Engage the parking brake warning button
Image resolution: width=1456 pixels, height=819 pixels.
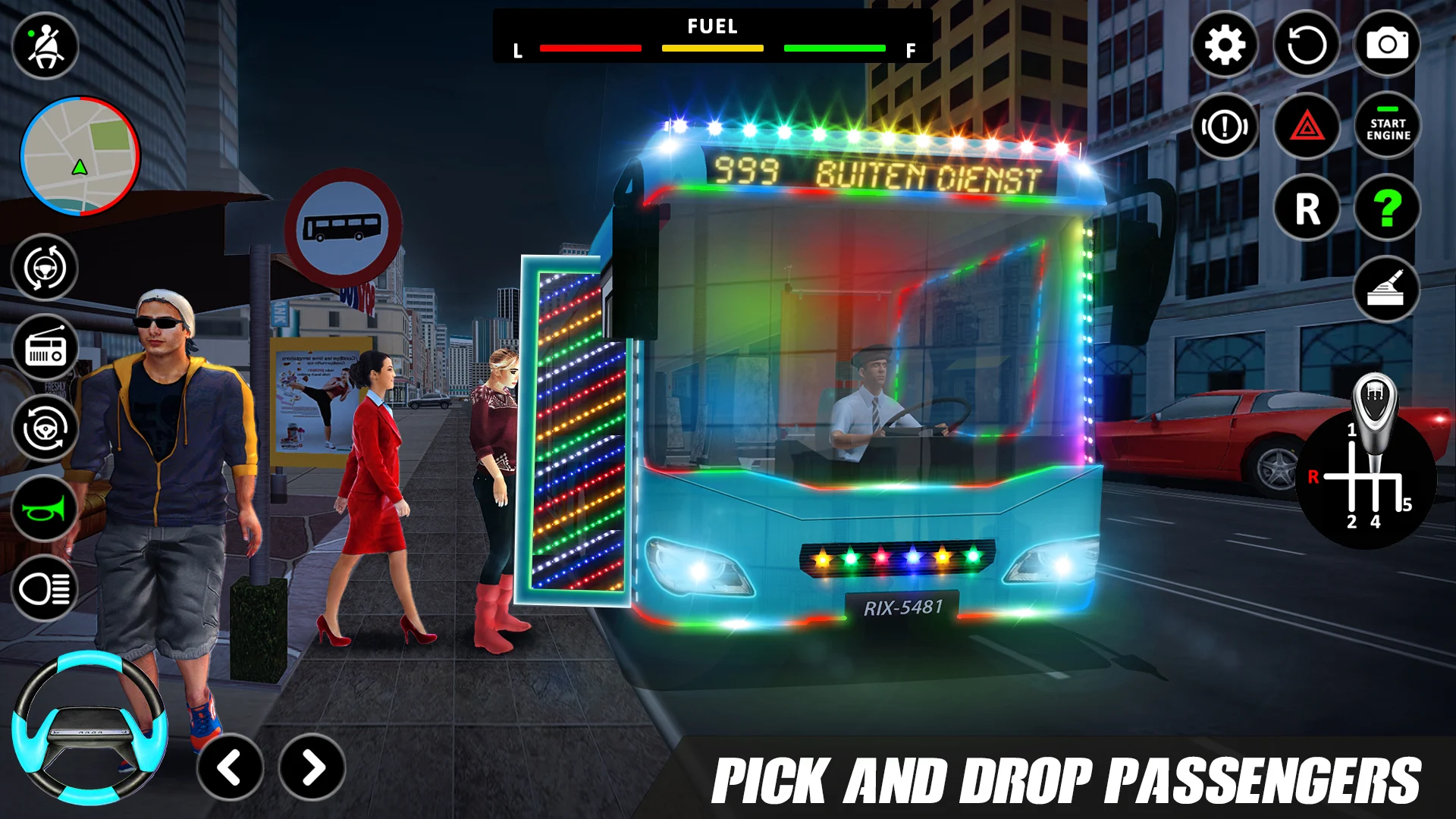pyautogui.click(x=1225, y=127)
